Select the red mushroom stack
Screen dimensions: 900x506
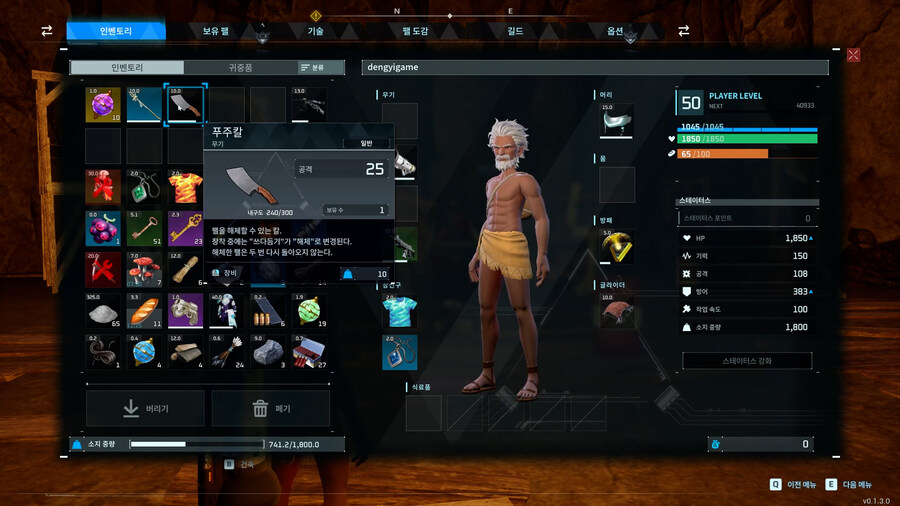[144, 269]
